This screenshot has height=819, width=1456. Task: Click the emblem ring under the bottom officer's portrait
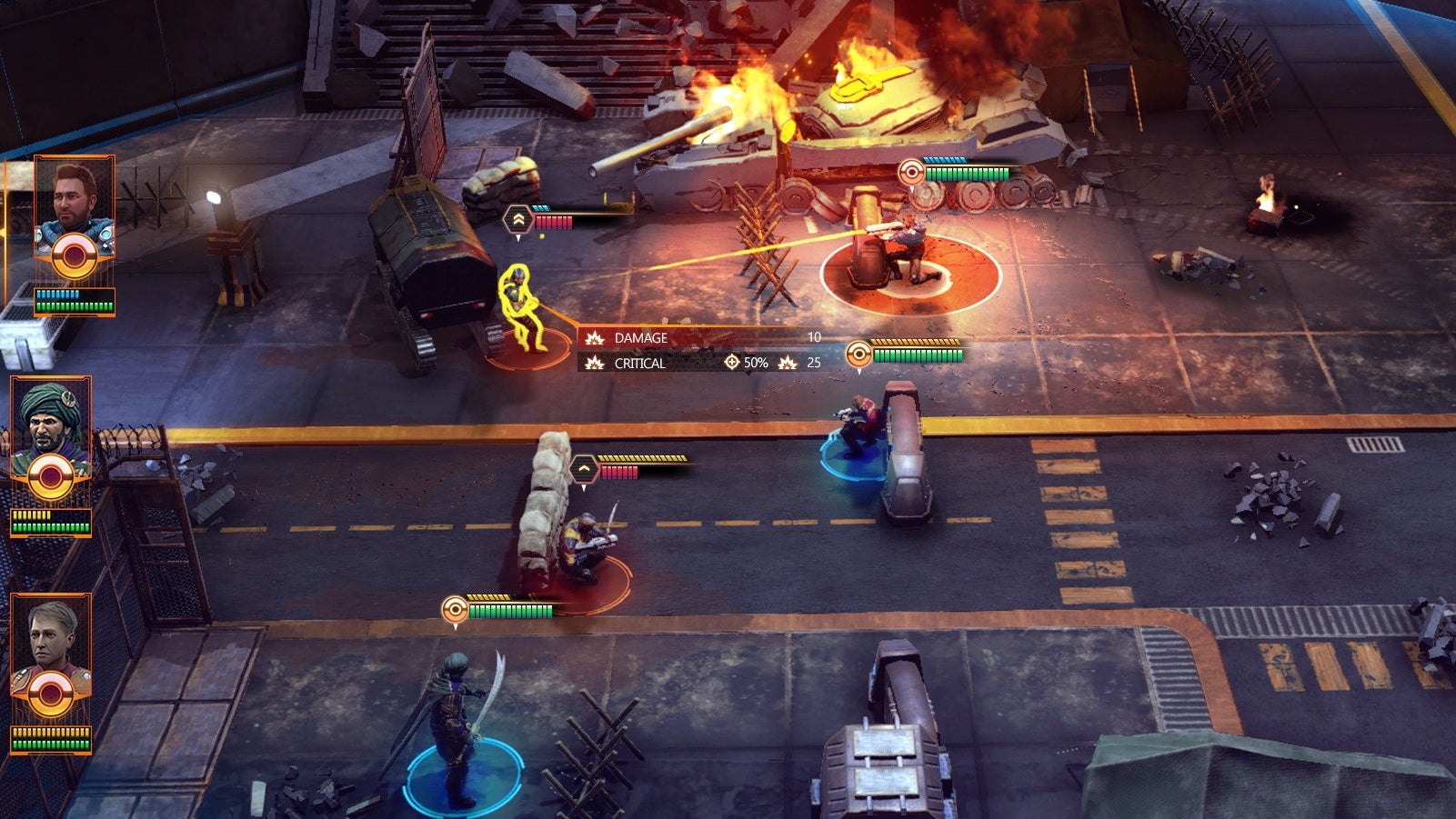[x=50, y=695]
